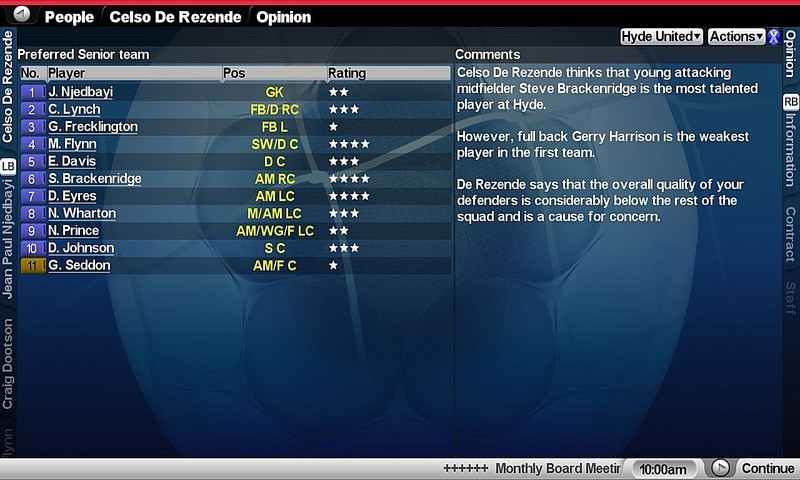Switch to the Craig Dootson side tab
The width and height of the screenshot is (800, 480).
click(8, 364)
